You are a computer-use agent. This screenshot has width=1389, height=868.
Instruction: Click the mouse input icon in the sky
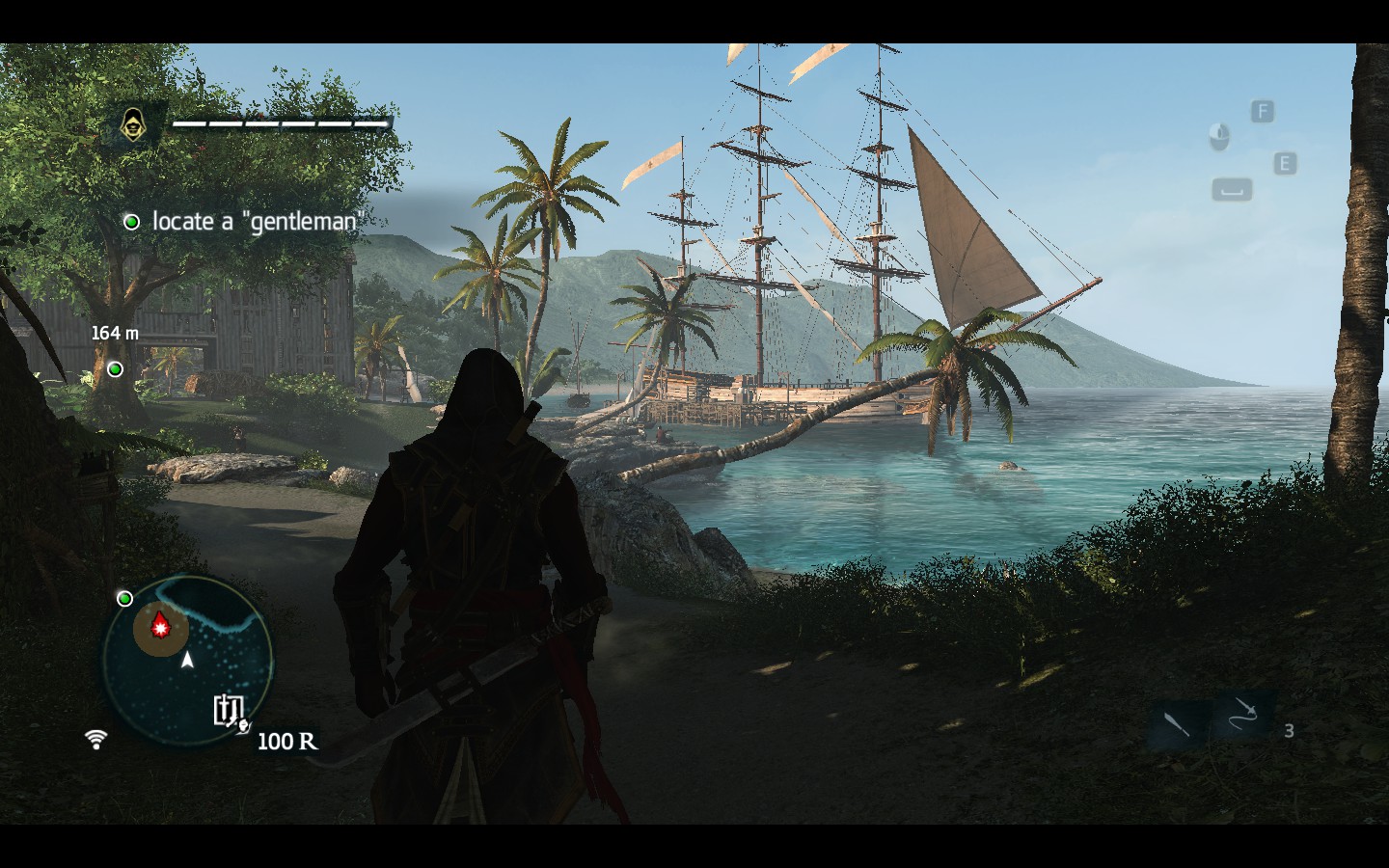coord(1219,137)
